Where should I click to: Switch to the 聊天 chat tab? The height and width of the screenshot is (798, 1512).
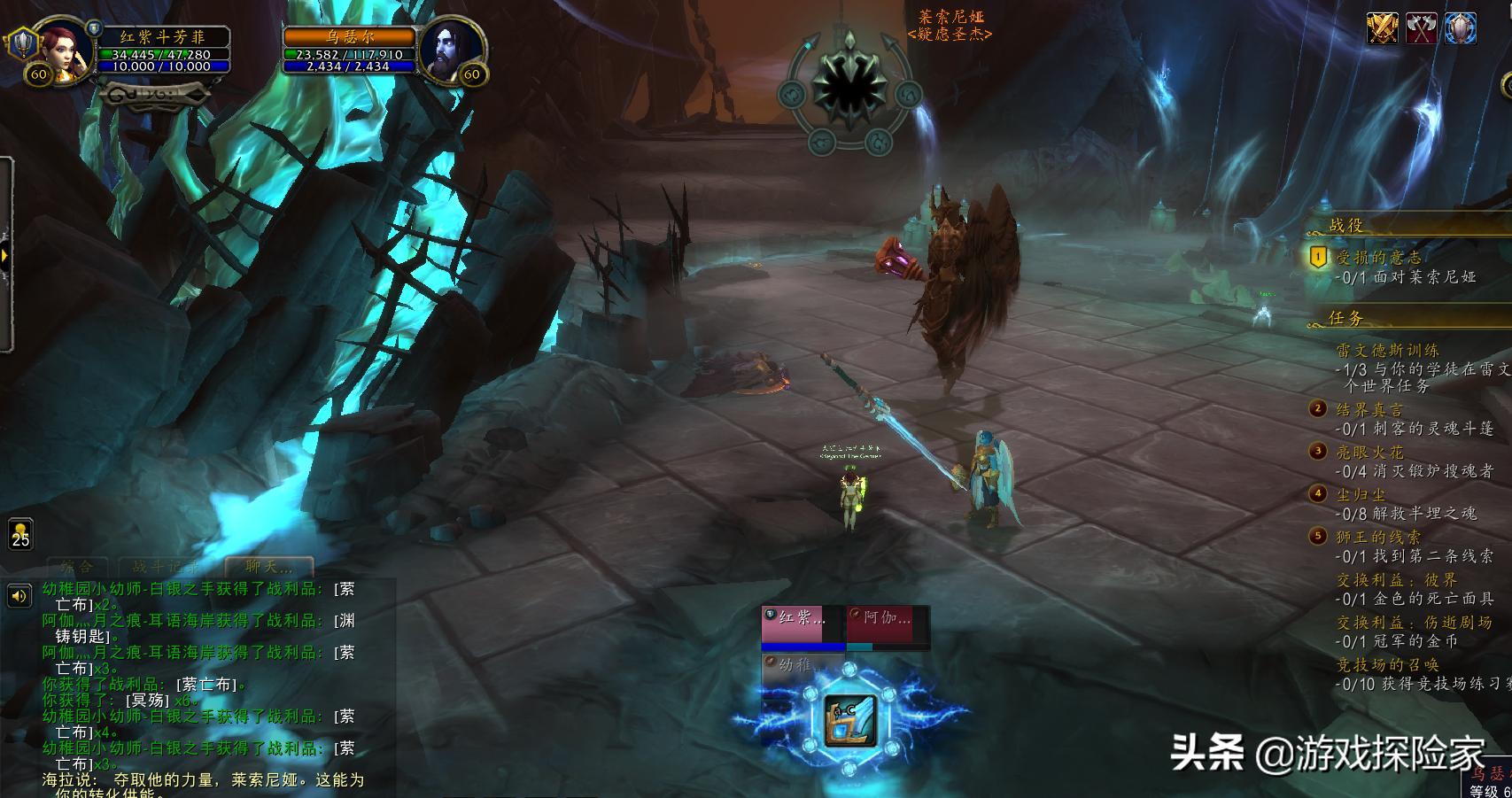(268, 567)
